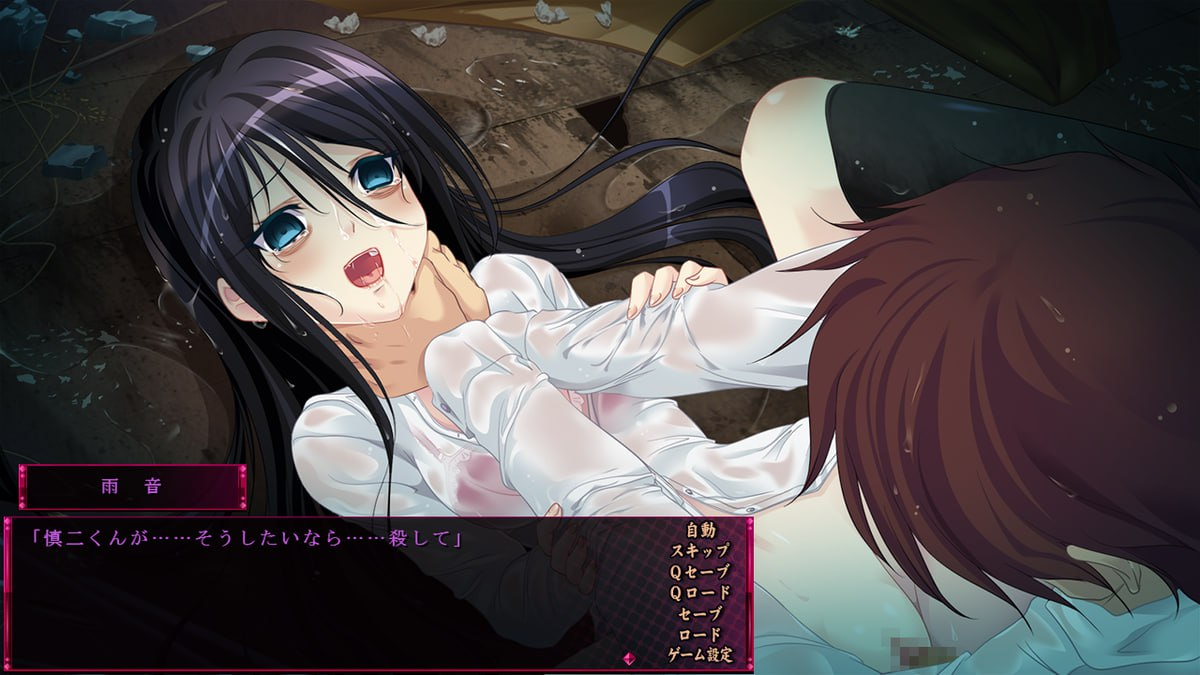Enable auto mode with 自動
Screen dimensions: 1200x675
700,529
